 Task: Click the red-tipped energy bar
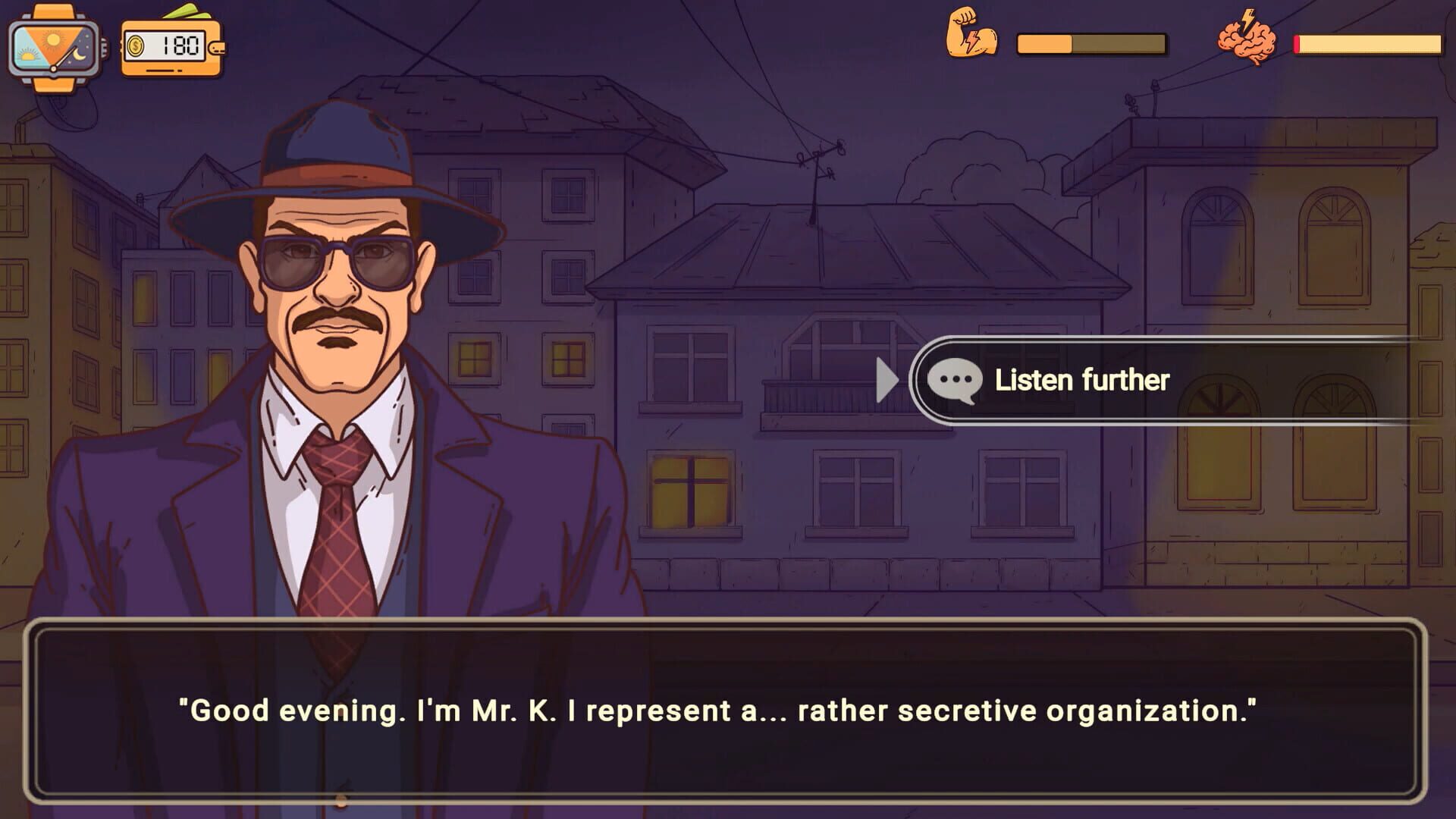click(1365, 44)
